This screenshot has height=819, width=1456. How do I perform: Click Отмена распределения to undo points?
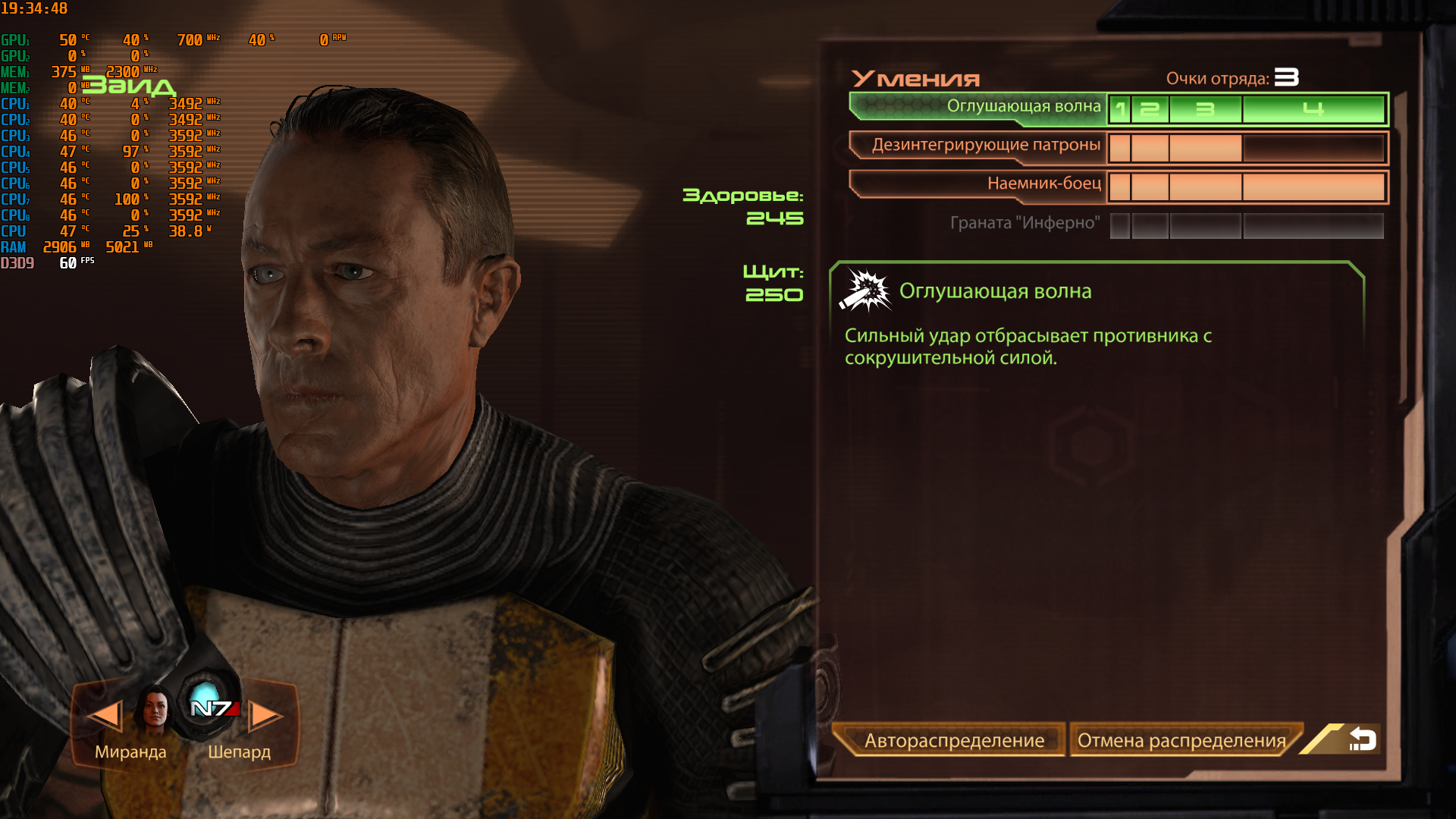(1181, 740)
